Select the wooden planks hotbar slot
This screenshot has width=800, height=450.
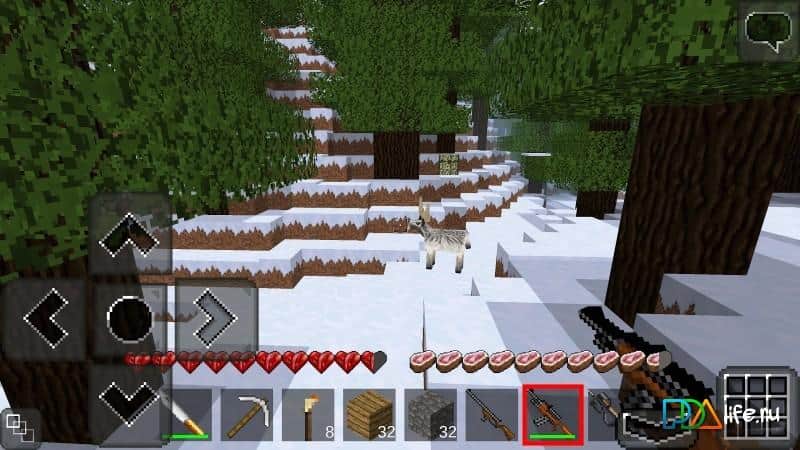click(x=368, y=414)
